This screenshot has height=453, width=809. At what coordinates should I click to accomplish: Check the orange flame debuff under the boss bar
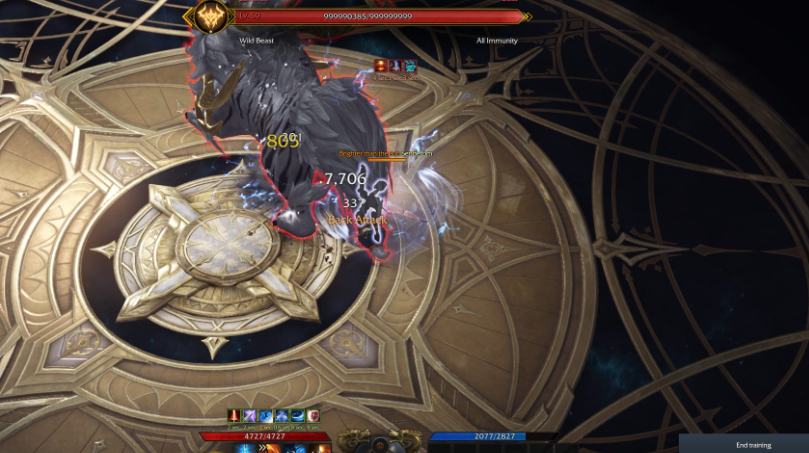(x=381, y=66)
